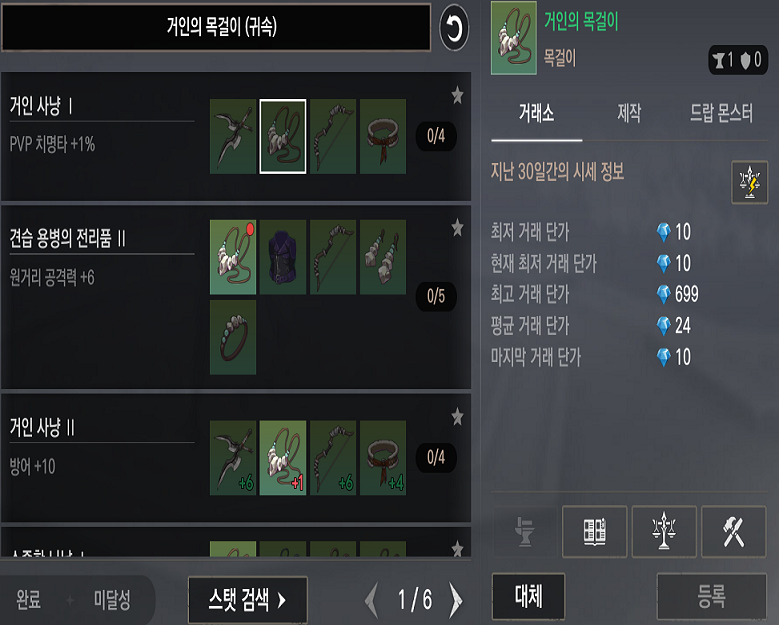Show the 드랍 몬스터 tab
779x625 pixels.
(721, 113)
